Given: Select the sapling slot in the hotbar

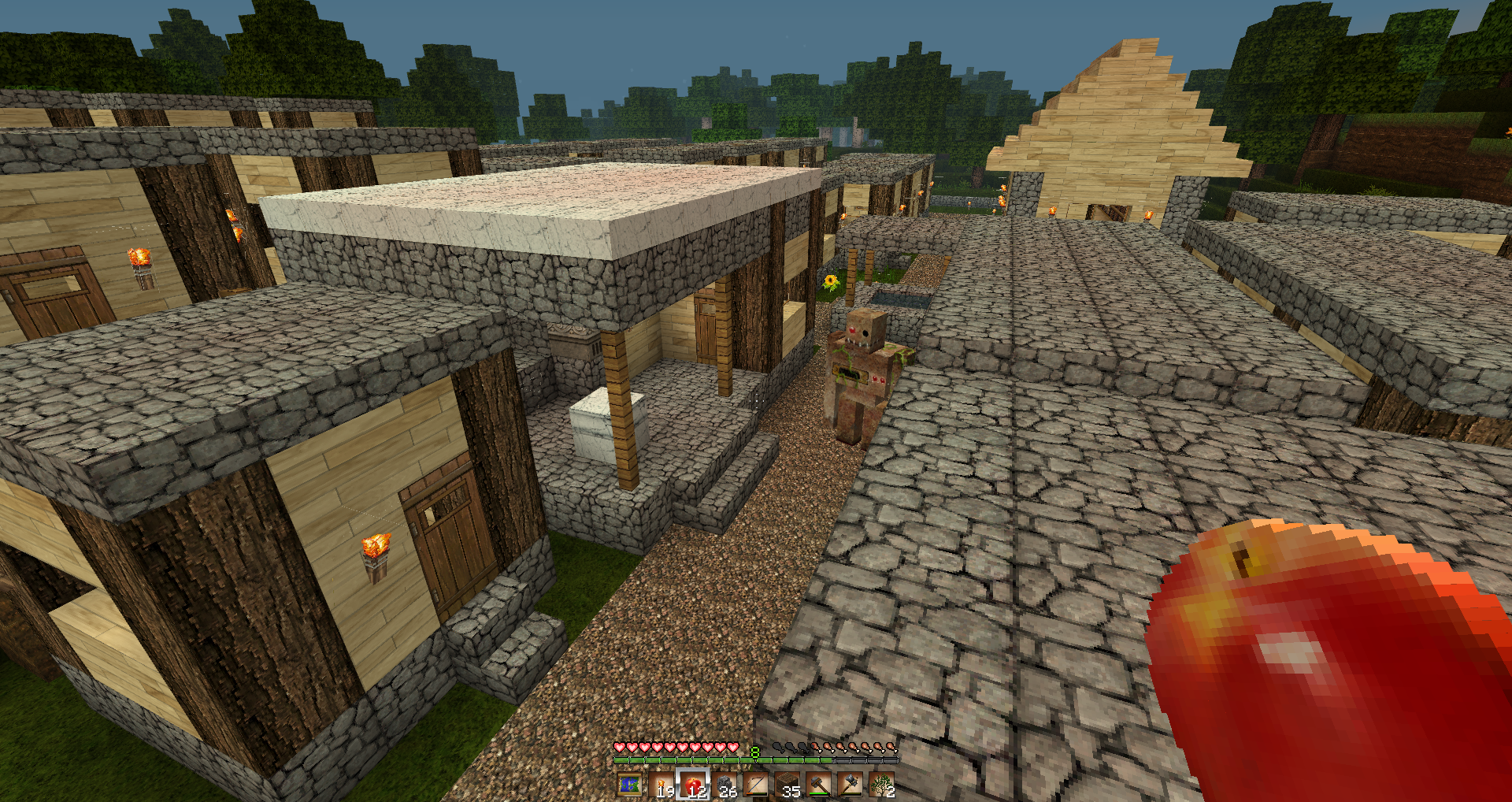Looking at the screenshot, I should (882, 785).
